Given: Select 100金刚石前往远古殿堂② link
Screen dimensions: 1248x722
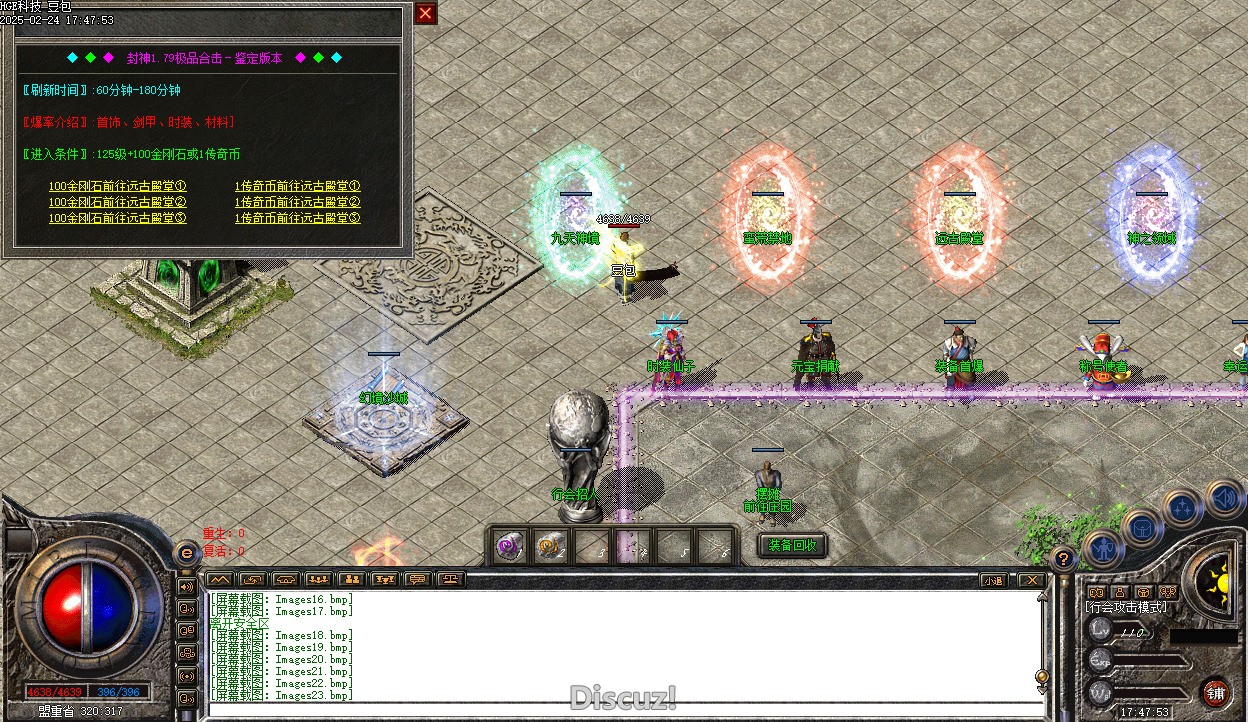Looking at the screenshot, I should click(118, 202).
